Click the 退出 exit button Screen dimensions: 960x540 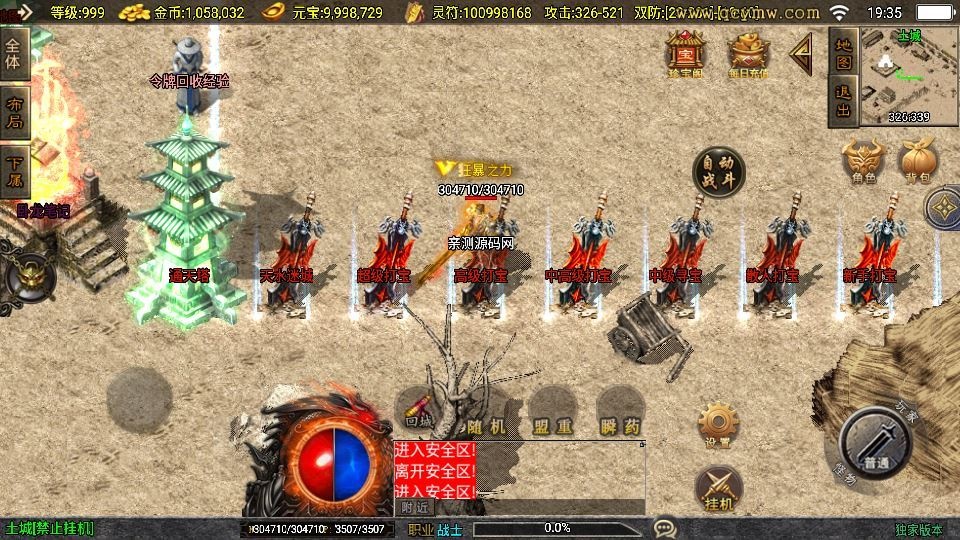pyautogui.click(x=843, y=102)
